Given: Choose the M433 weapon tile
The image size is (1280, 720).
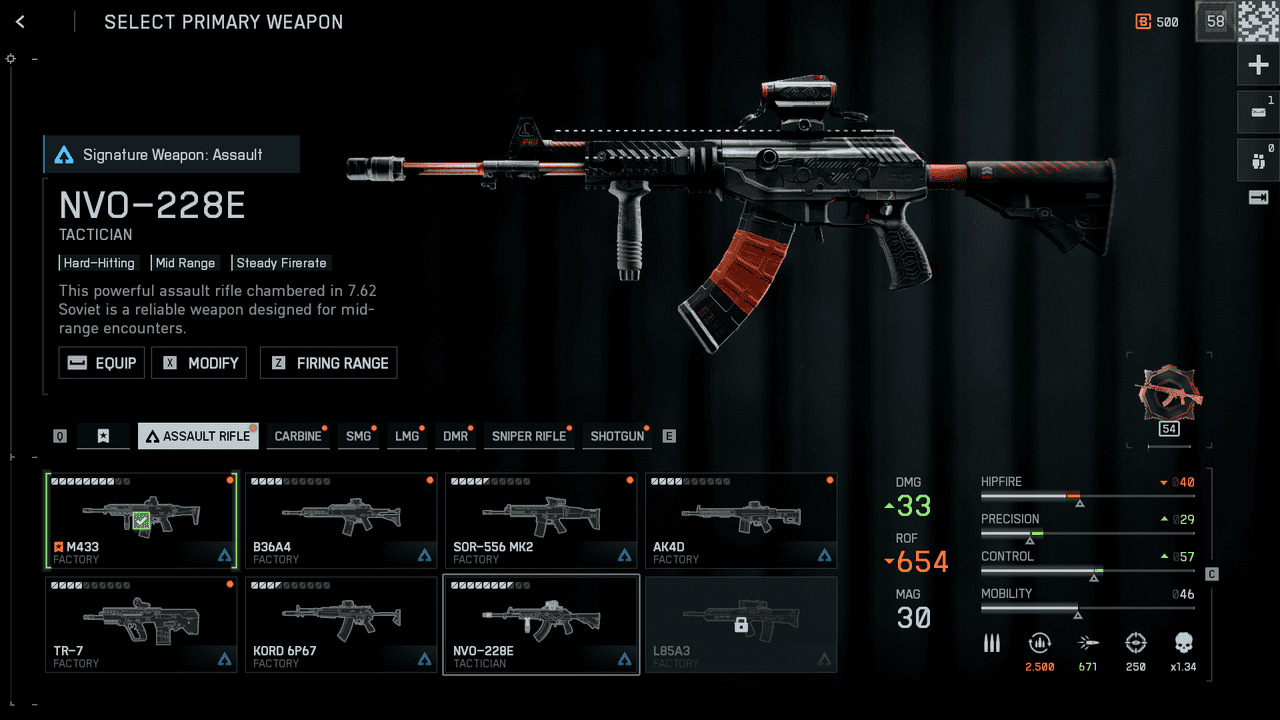Looking at the screenshot, I should pos(141,521).
